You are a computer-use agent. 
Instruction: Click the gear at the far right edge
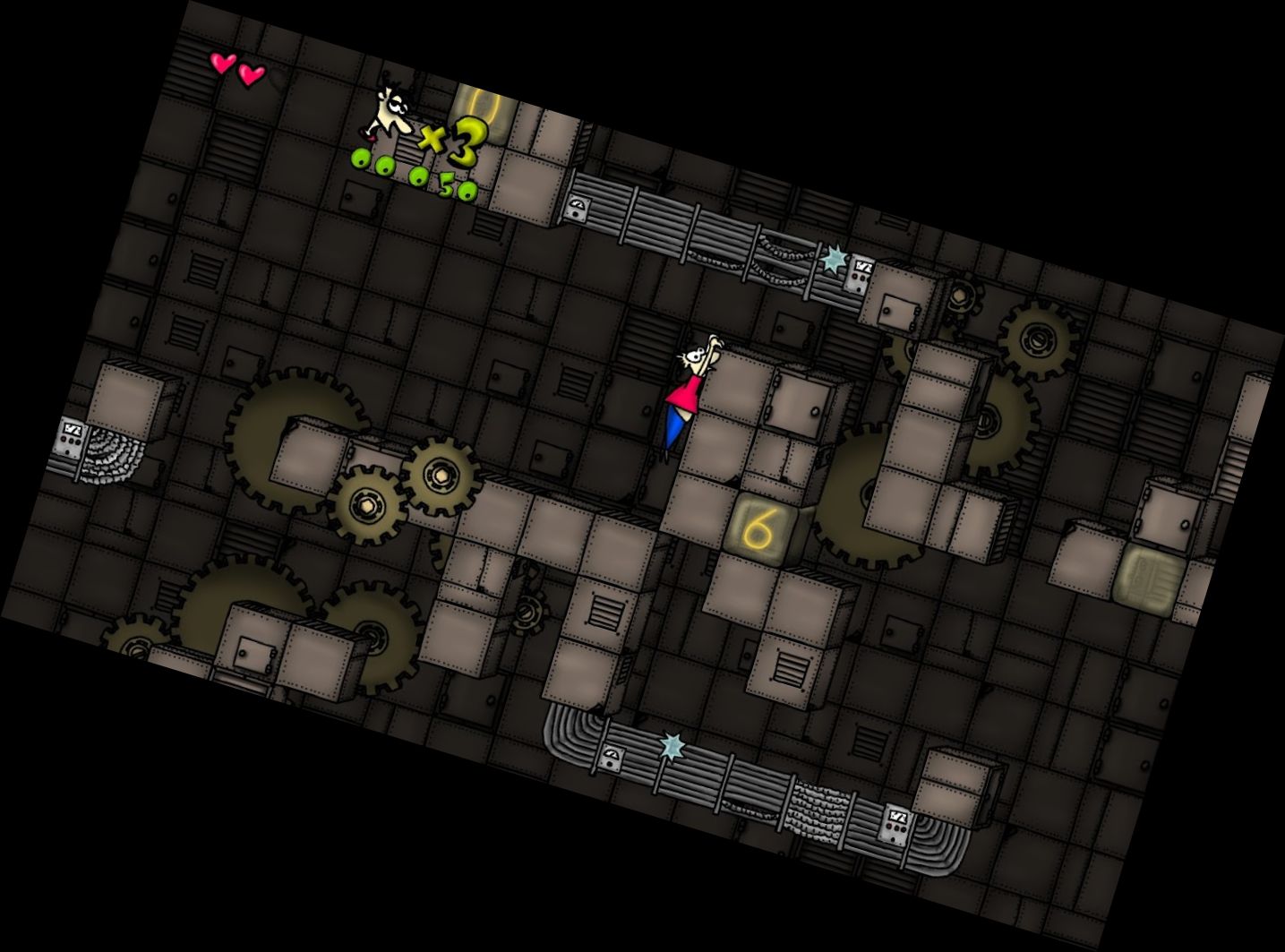point(1037,340)
